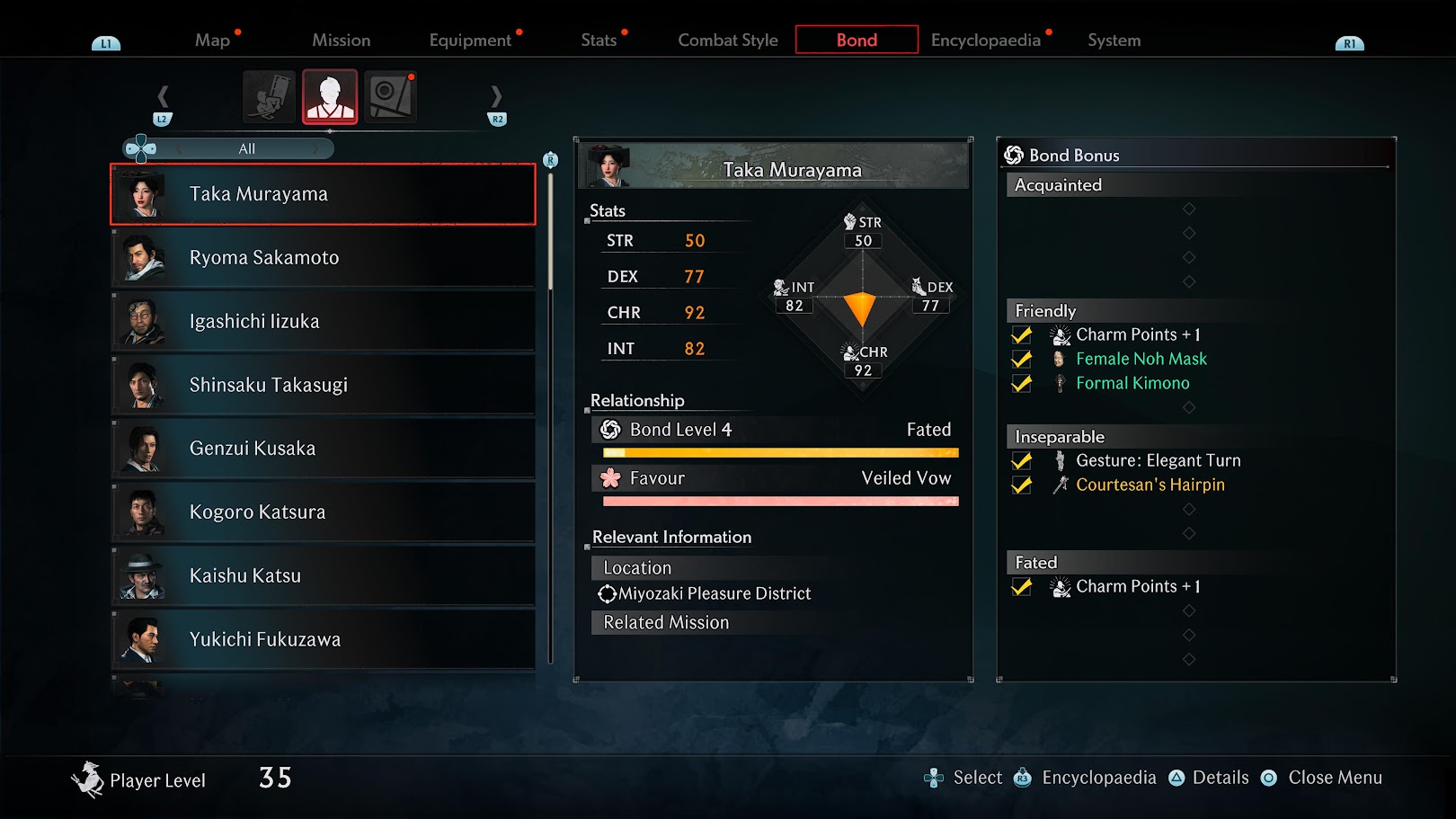Viewport: 1456px width, 819px height.
Task: Click the left L2 chevron arrow
Action: 164,96
